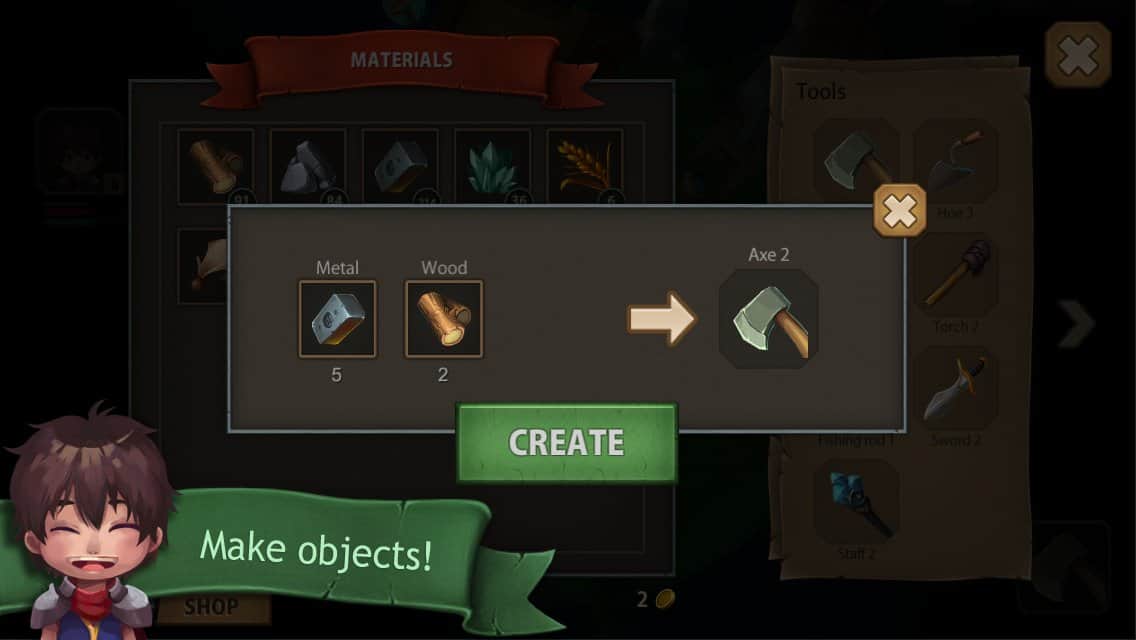
Task: Select the stone rock material slot
Action: 308,165
